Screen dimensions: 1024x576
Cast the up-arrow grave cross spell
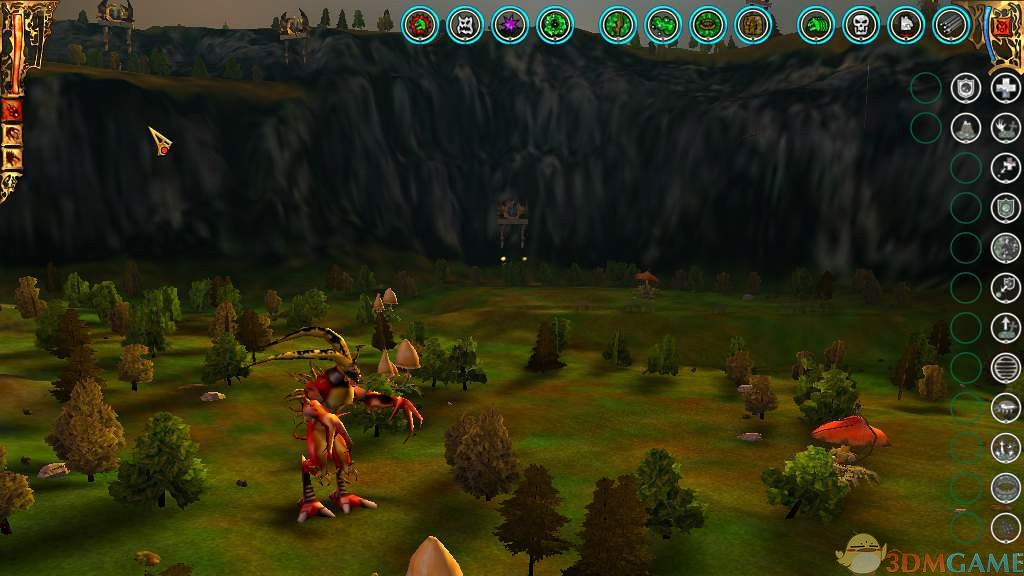tap(1005, 328)
